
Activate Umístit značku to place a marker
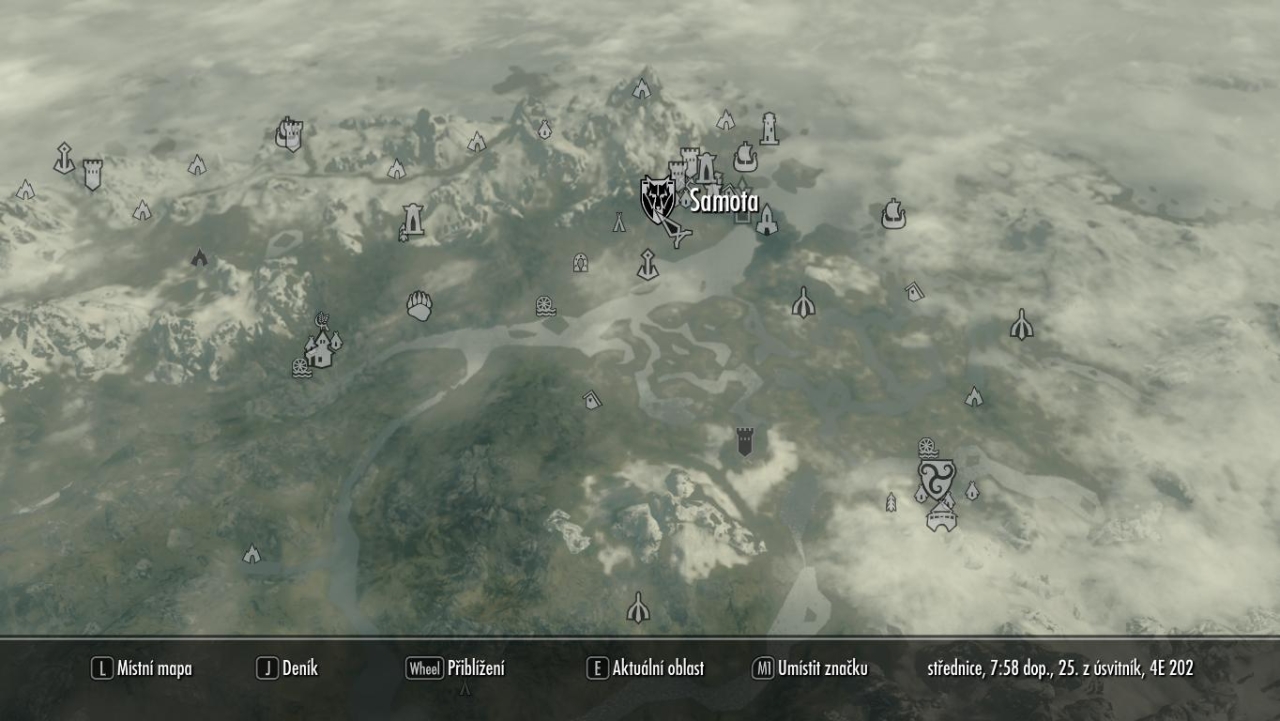810,669
